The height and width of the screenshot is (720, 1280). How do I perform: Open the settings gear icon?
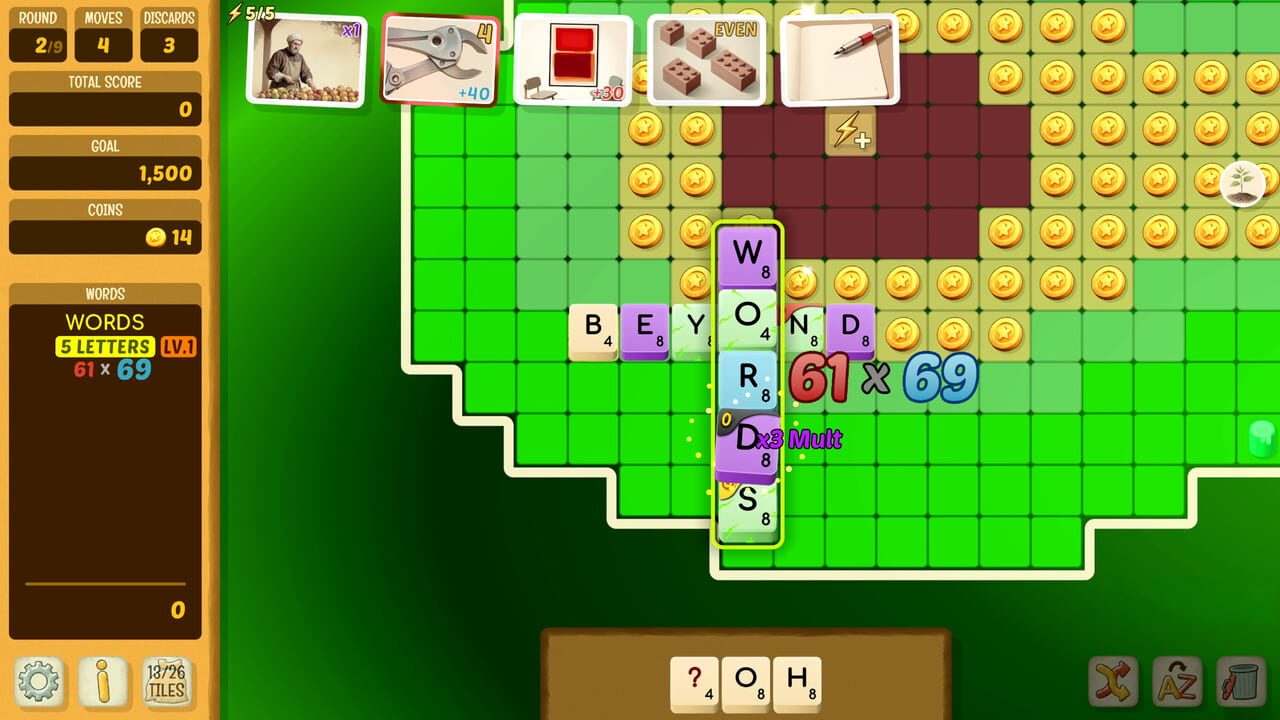click(x=36, y=681)
